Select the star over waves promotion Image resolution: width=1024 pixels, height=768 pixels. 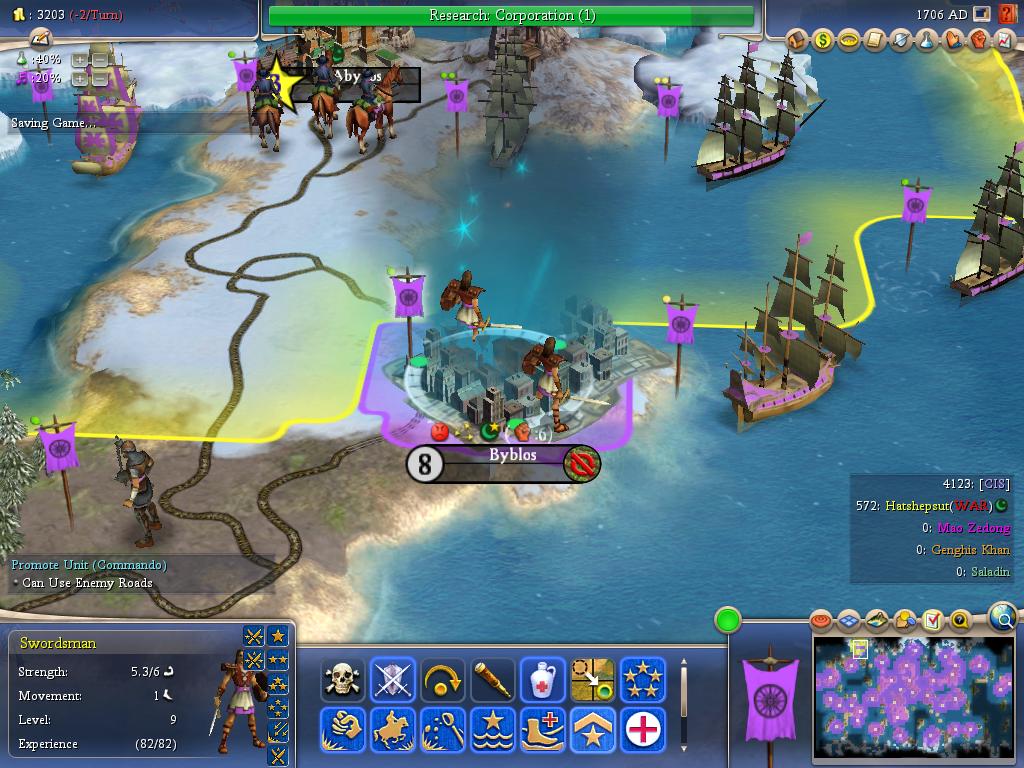coord(493,730)
